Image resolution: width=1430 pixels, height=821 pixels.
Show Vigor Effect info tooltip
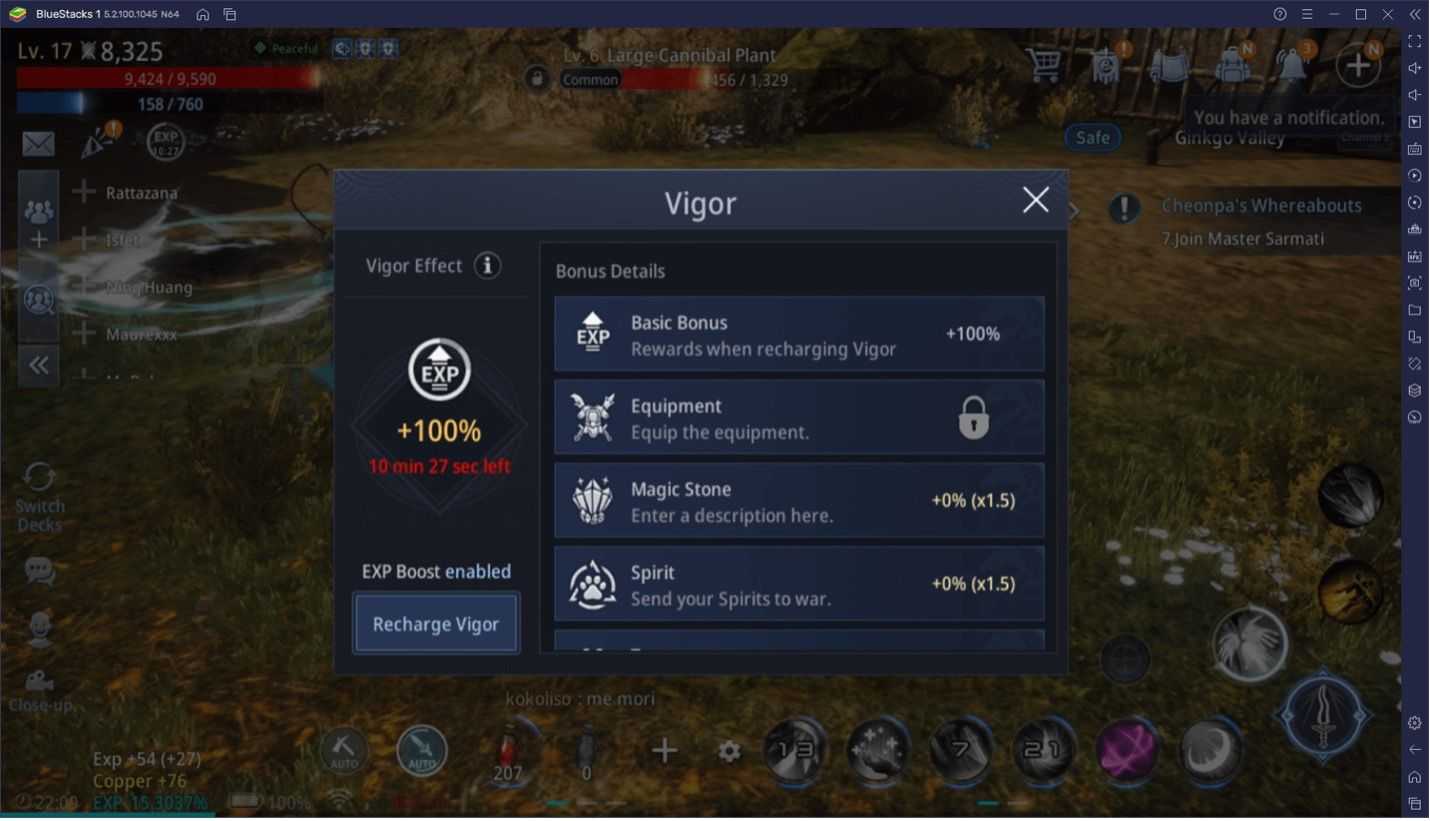click(487, 266)
